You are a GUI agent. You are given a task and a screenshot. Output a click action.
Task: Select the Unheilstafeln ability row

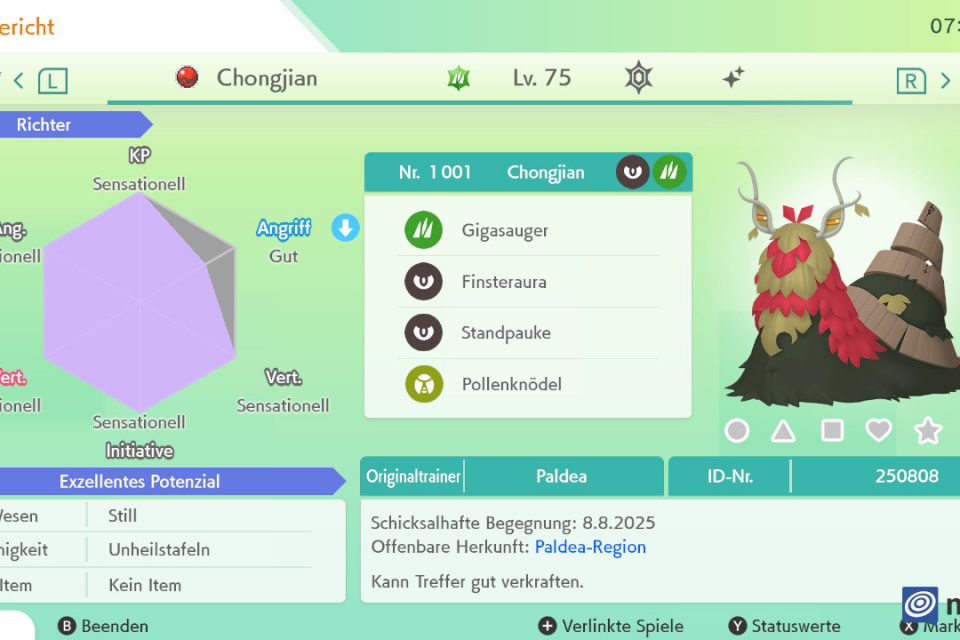[158, 550]
